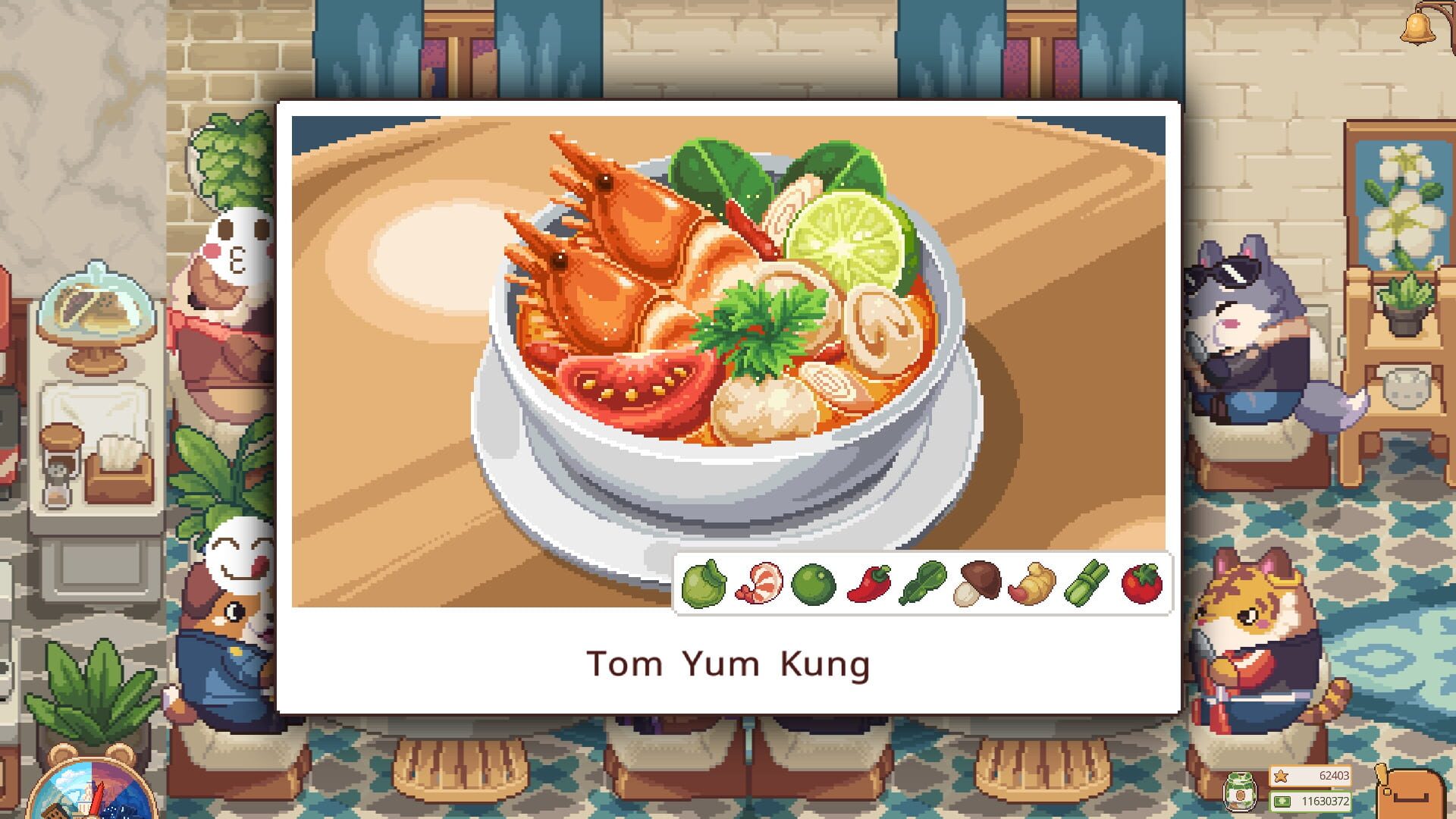Open the star points counter showing 62403
1456x819 pixels.
[x=1309, y=775]
